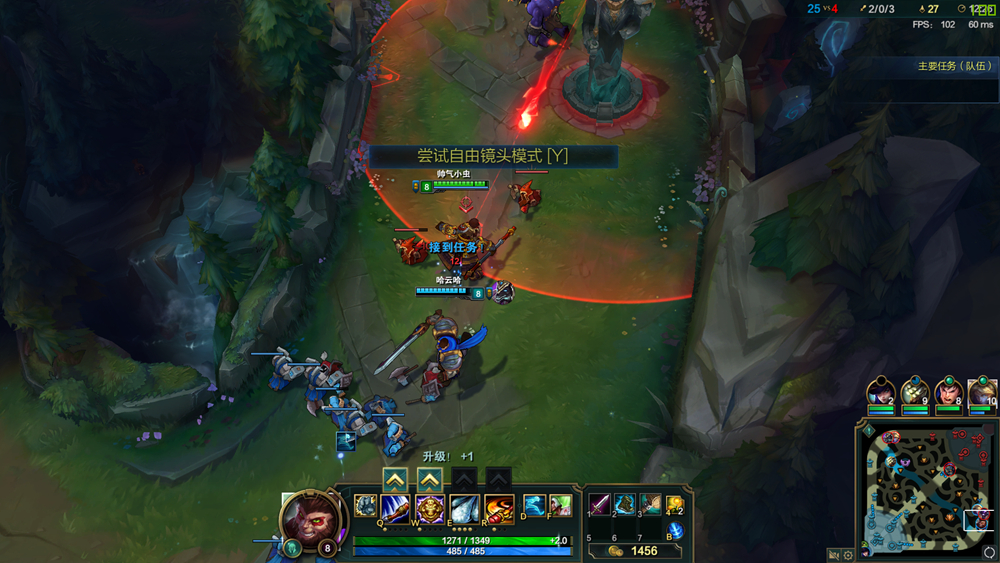Image resolution: width=1000 pixels, height=563 pixels.
Task: Activate the blue trinket in slot B
Action: (675, 530)
